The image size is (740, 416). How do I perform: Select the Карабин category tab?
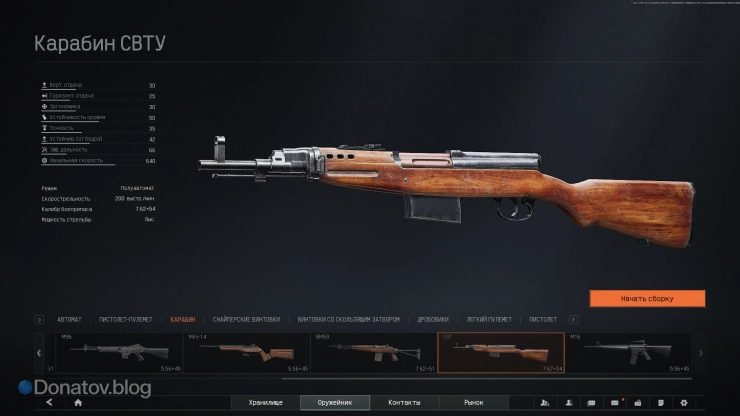click(x=183, y=320)
